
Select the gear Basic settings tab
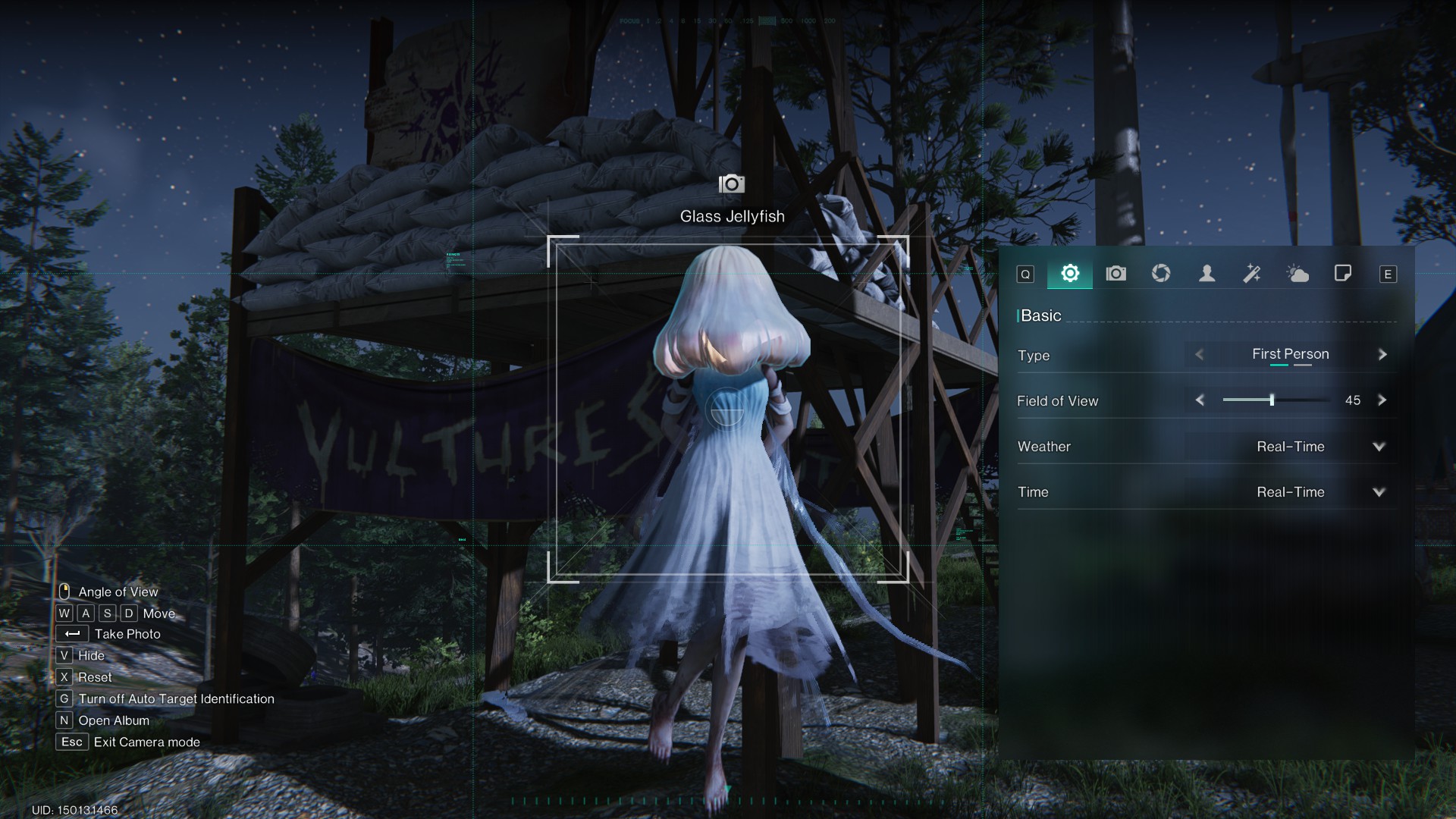(x=1070, y=274)
